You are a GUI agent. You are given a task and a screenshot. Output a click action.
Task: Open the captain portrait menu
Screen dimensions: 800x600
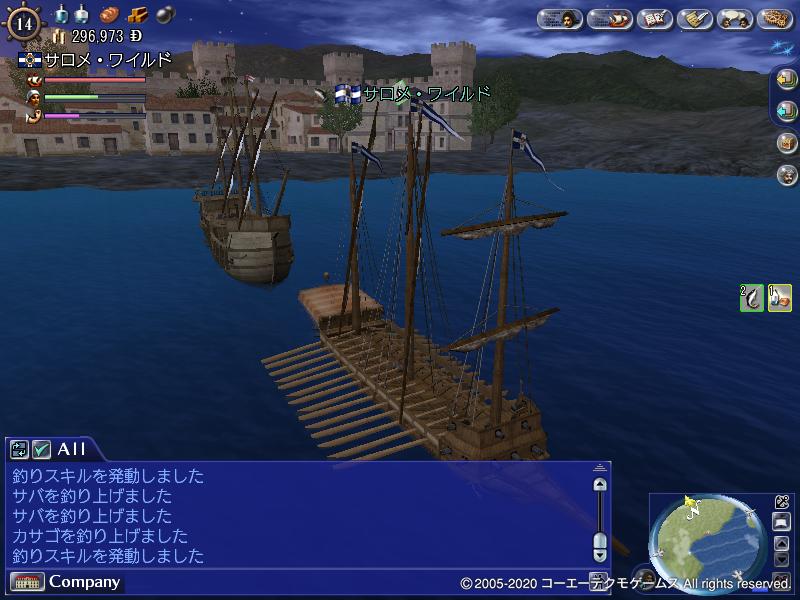click(560, 18)
